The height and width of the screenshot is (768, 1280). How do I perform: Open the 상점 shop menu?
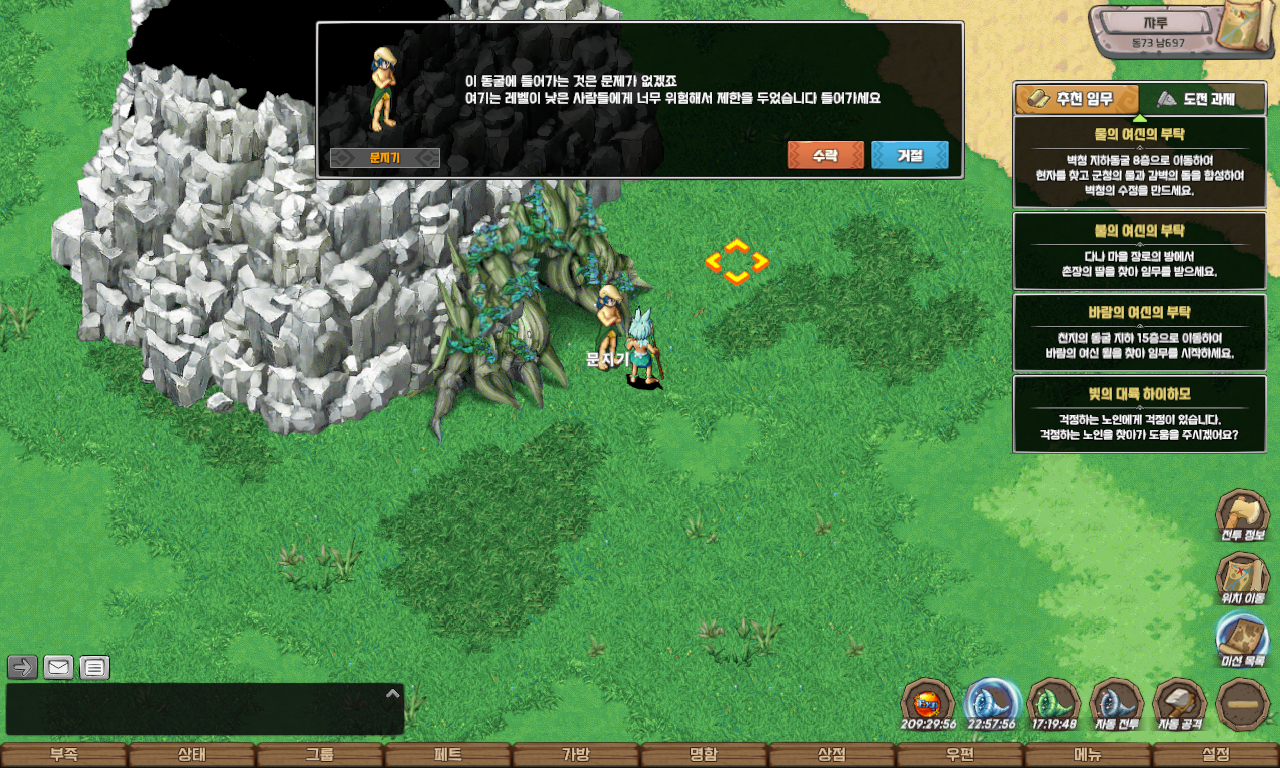click(x=832, y=755)
